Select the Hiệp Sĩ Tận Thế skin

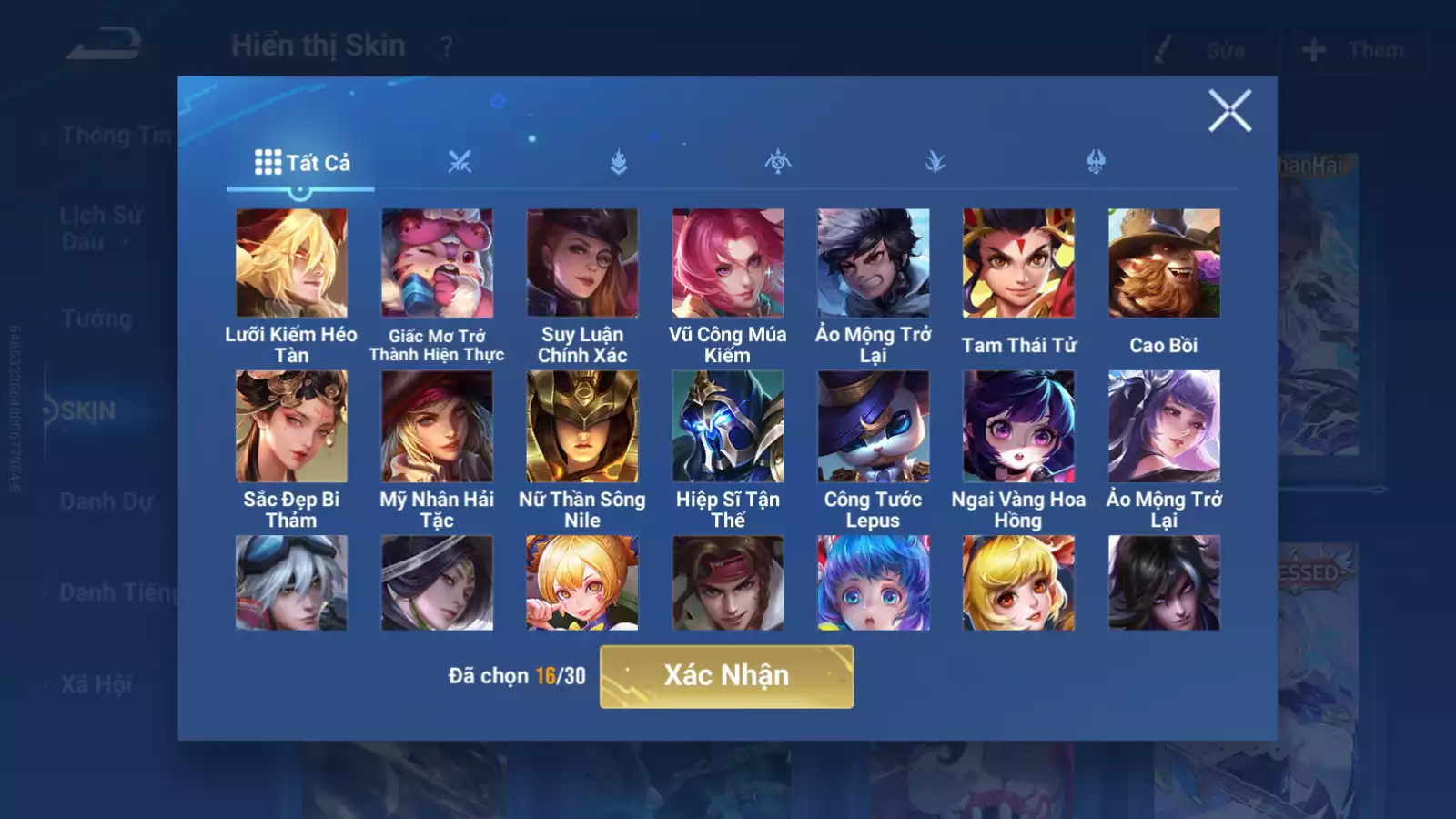[728, 426]
